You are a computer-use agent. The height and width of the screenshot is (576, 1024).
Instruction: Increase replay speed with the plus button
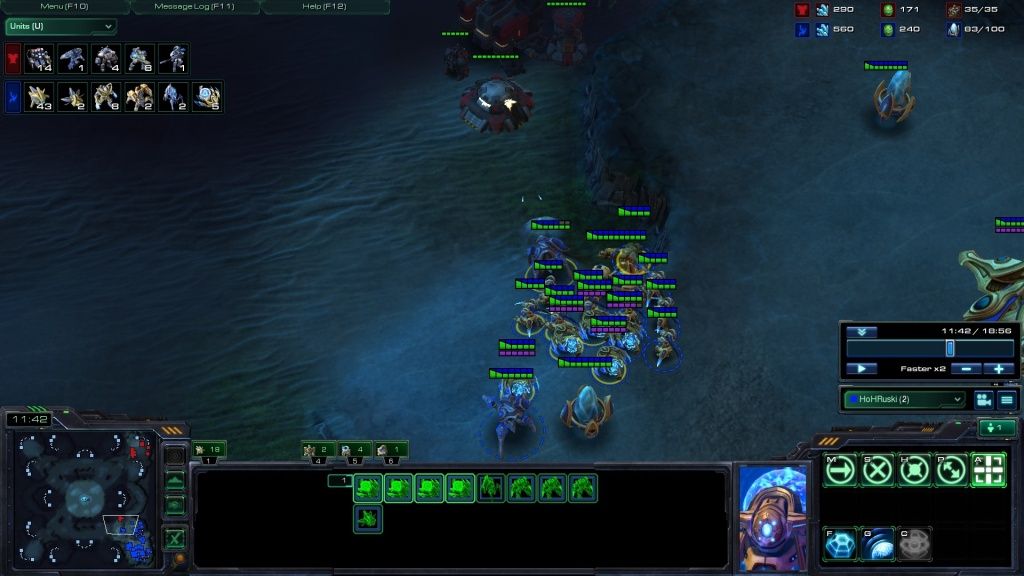(x=998, y=369)
